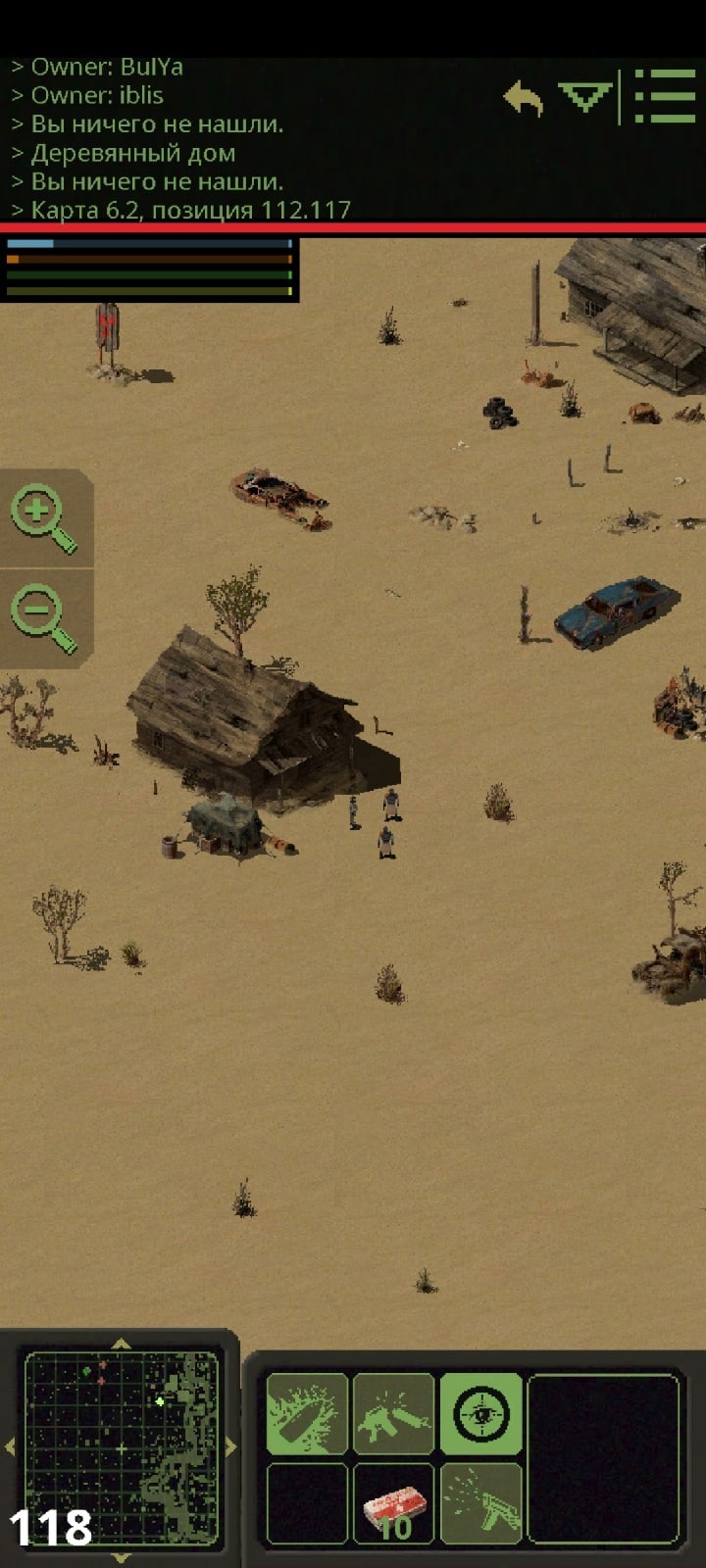
Task: Open the green grid minimap
Action: (x=121, y=1447)
